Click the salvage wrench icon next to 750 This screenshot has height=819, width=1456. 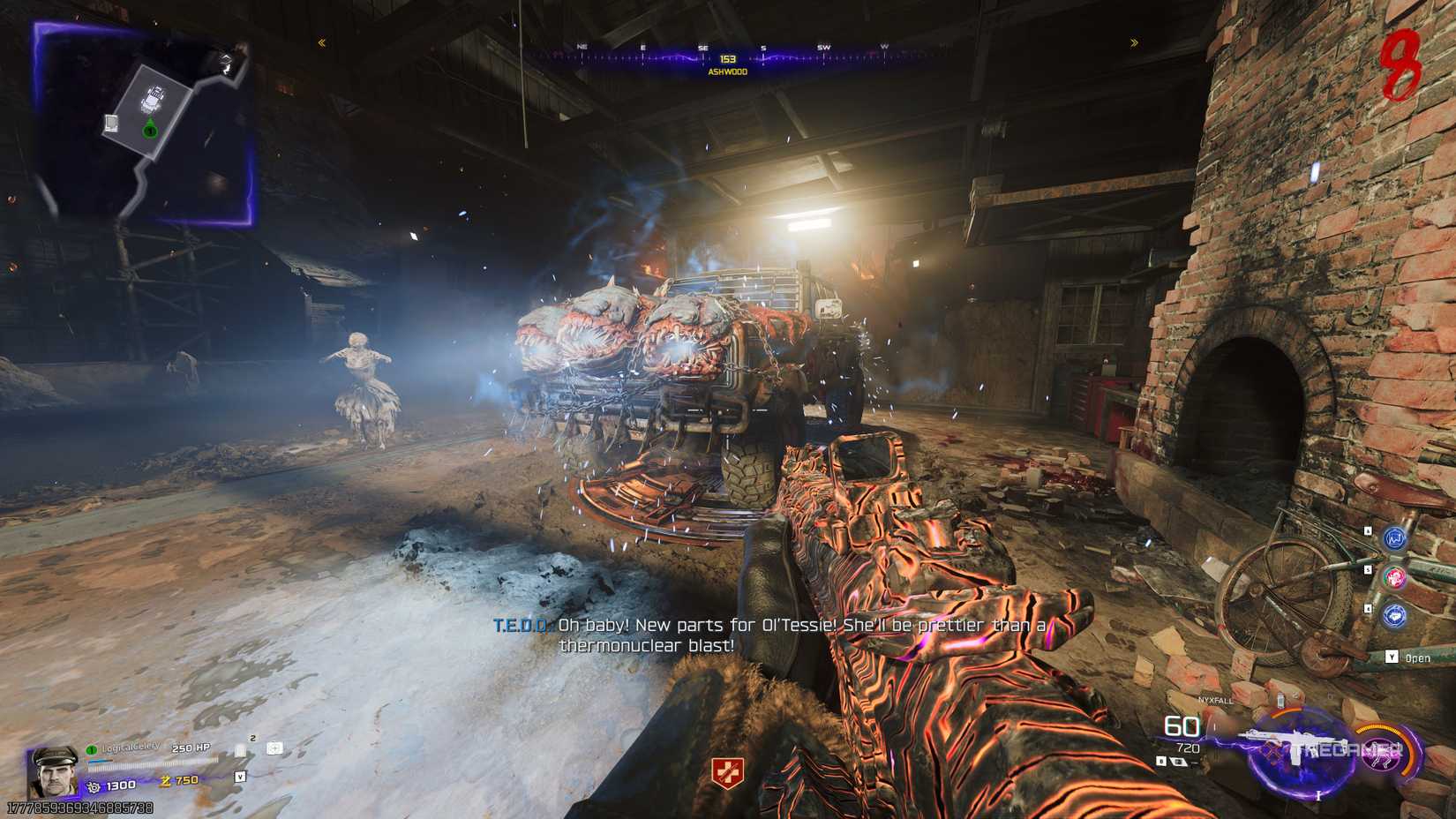pos(165,781)
